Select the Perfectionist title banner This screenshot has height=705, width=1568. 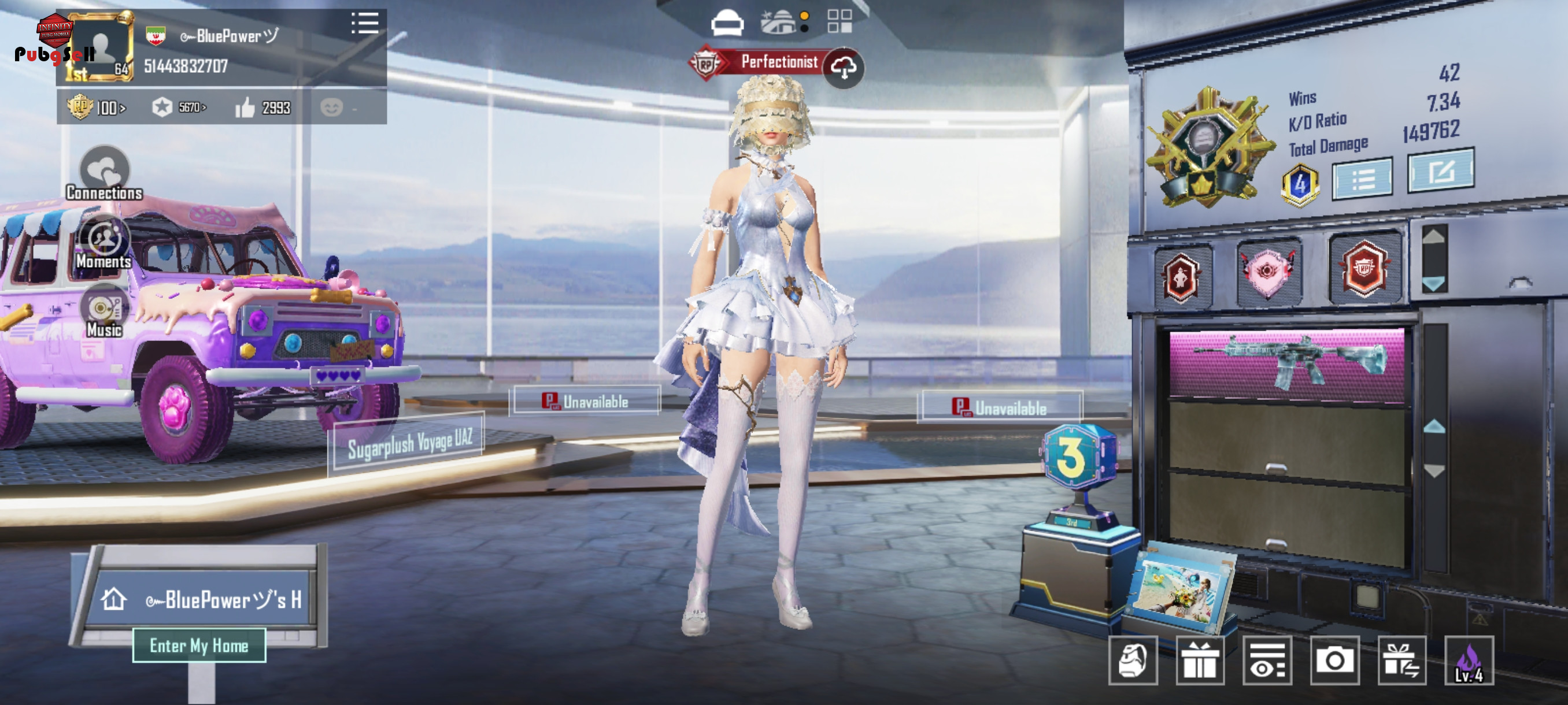[779, 62]
